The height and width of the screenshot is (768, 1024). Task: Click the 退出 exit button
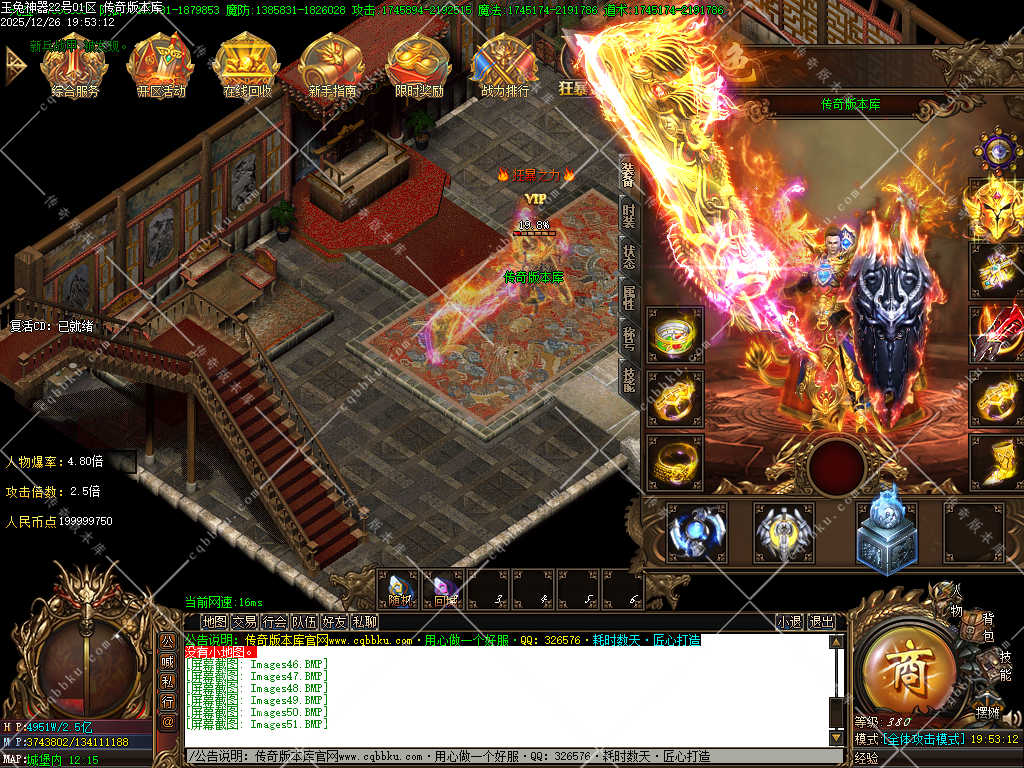tap(821, 621)
